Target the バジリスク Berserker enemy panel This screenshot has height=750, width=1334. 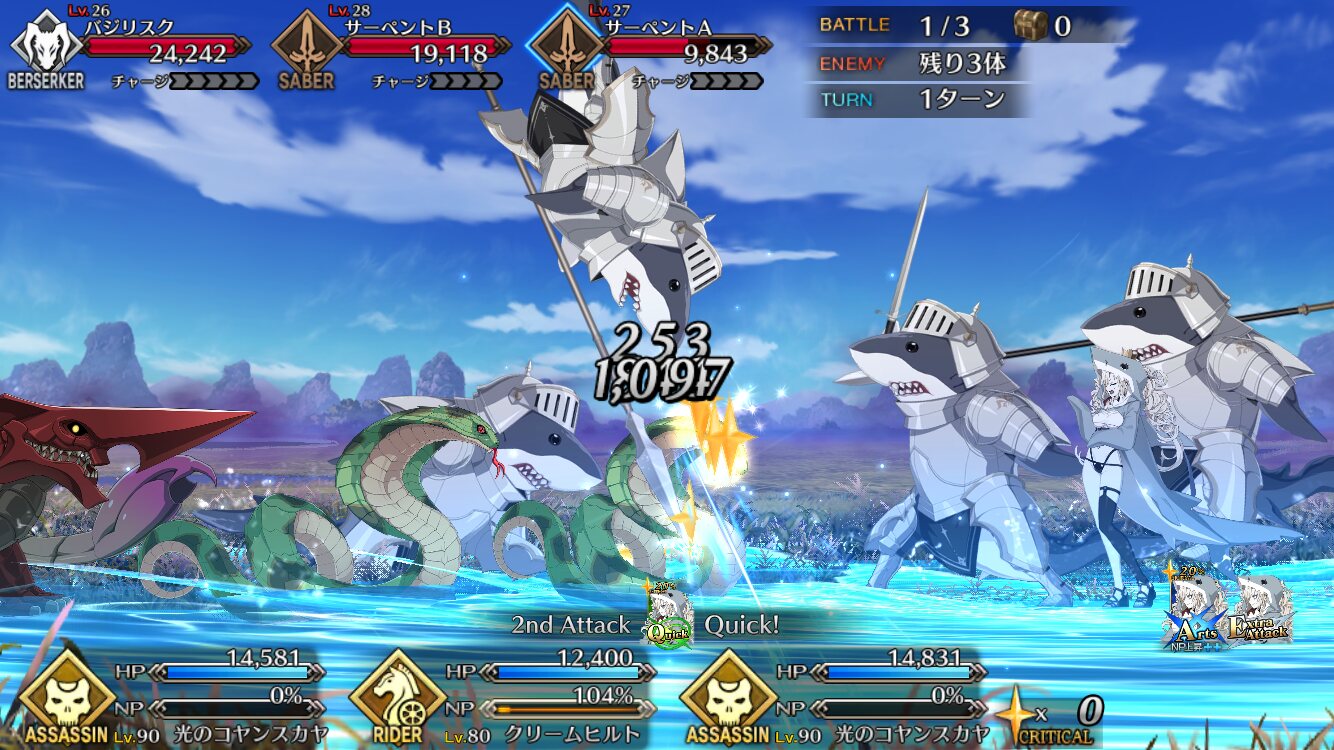coord(135,48)
